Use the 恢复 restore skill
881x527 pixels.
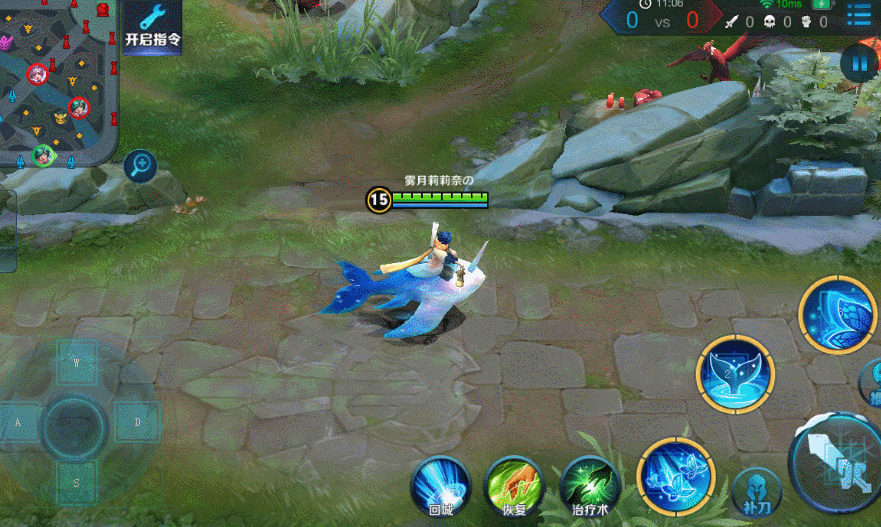[x=514, y=485]
